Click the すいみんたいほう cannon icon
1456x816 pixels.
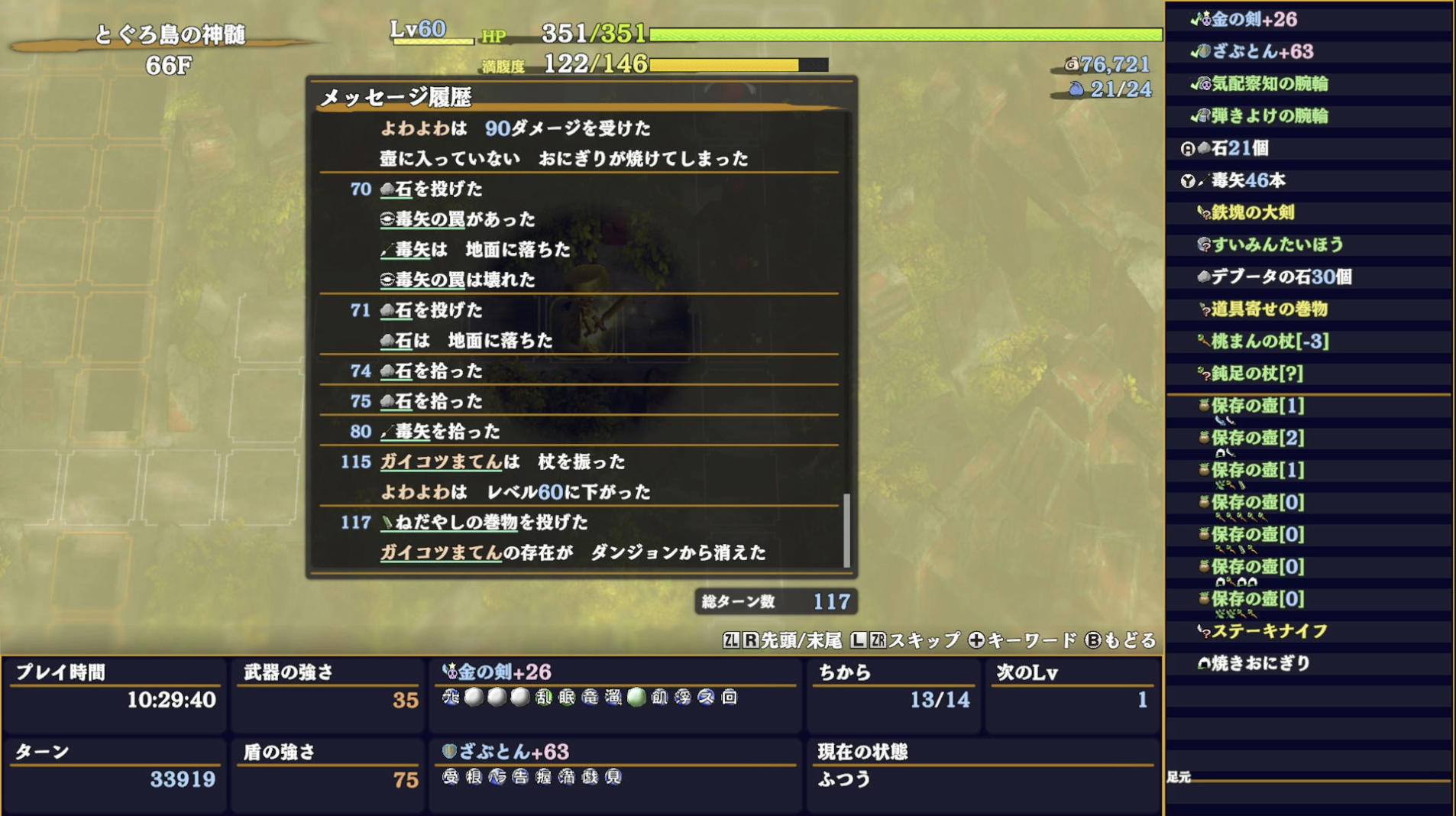click(1201, 246)
